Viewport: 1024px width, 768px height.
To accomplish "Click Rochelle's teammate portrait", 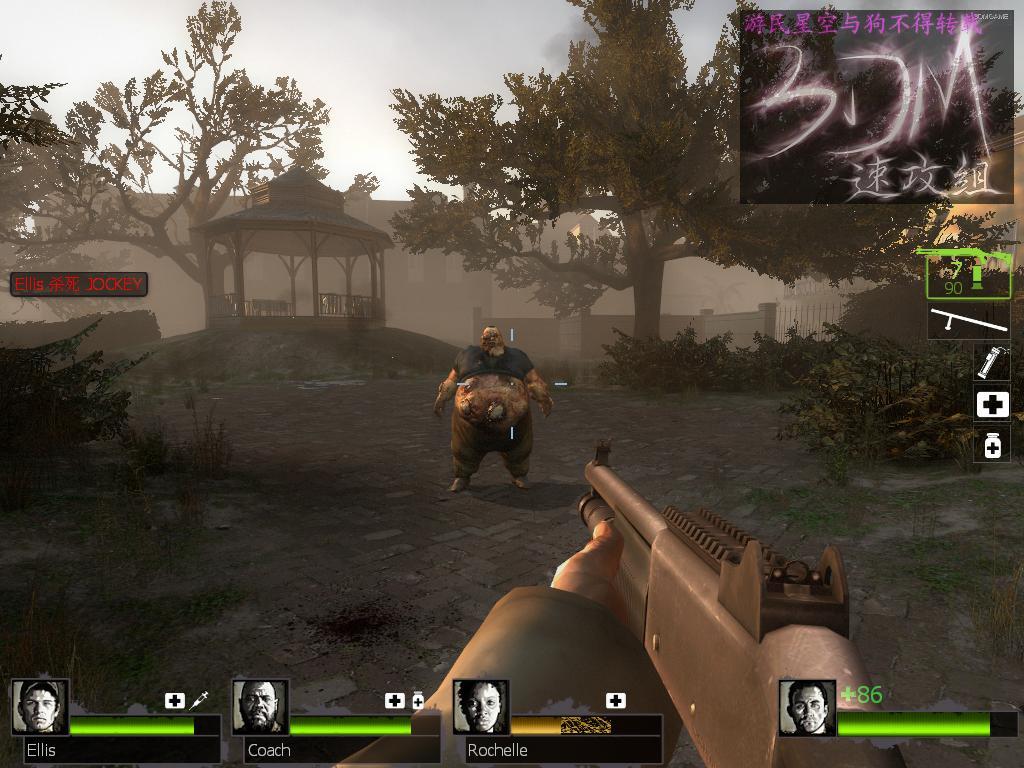I will pos(481,707).
